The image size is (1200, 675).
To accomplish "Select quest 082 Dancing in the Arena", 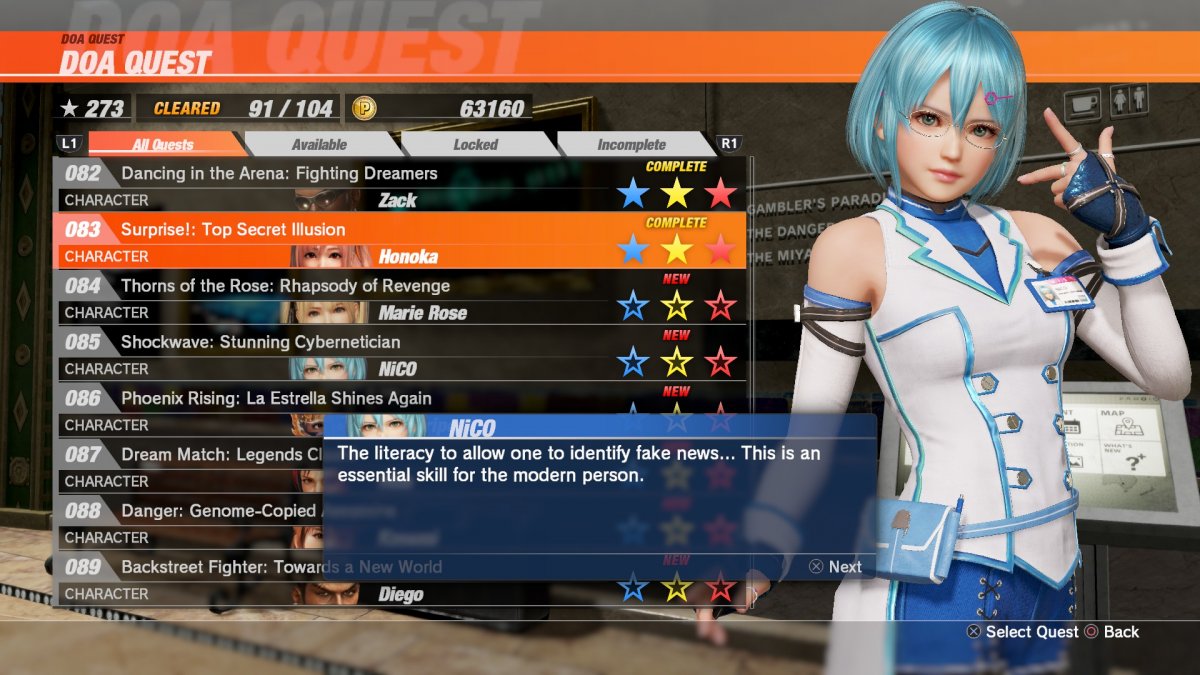I will click(279, 174).
